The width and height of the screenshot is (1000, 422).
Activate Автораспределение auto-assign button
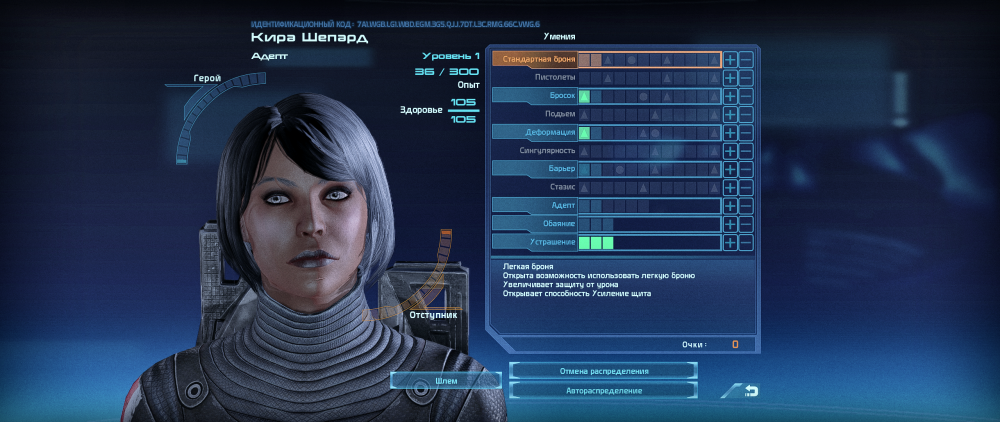point(603,390)
